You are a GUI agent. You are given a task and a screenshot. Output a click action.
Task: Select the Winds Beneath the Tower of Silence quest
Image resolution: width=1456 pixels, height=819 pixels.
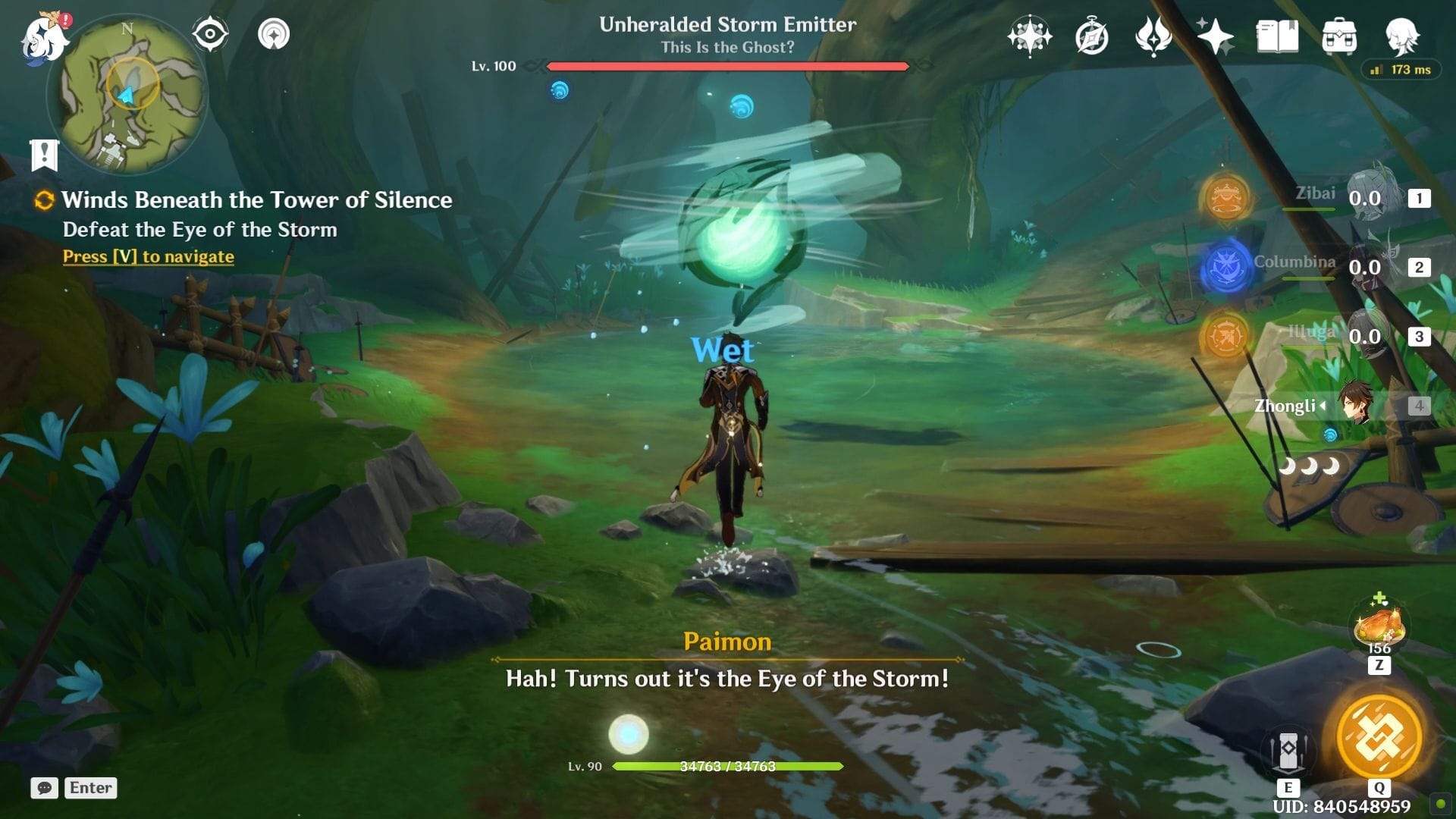pos(256,200)
